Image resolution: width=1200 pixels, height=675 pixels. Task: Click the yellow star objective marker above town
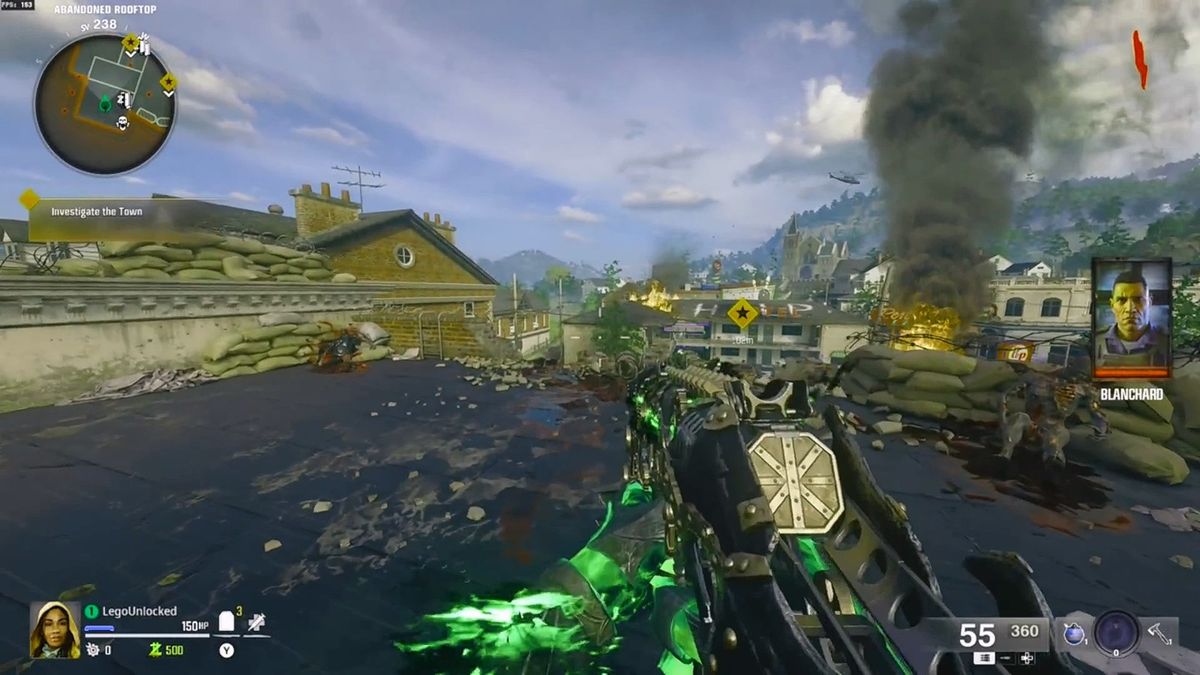pos(742,314)
